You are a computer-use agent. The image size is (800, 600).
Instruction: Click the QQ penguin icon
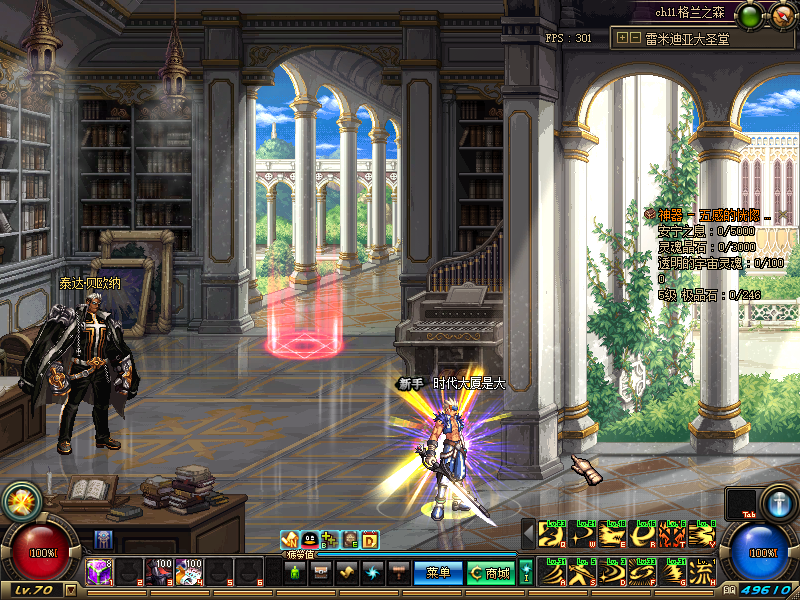click(310, 539)
